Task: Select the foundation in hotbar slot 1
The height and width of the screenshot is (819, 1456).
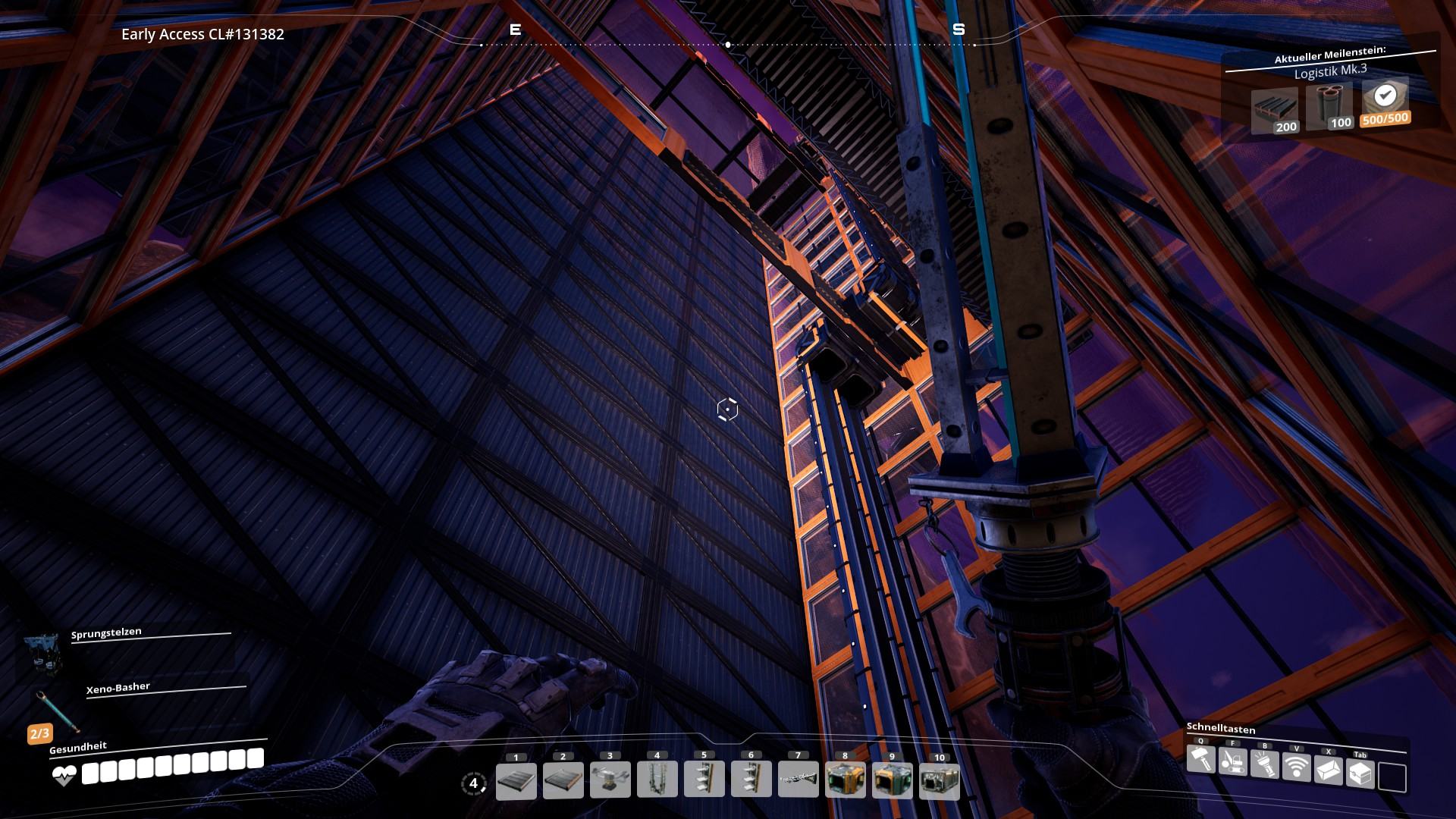Action: pos(516,781)
